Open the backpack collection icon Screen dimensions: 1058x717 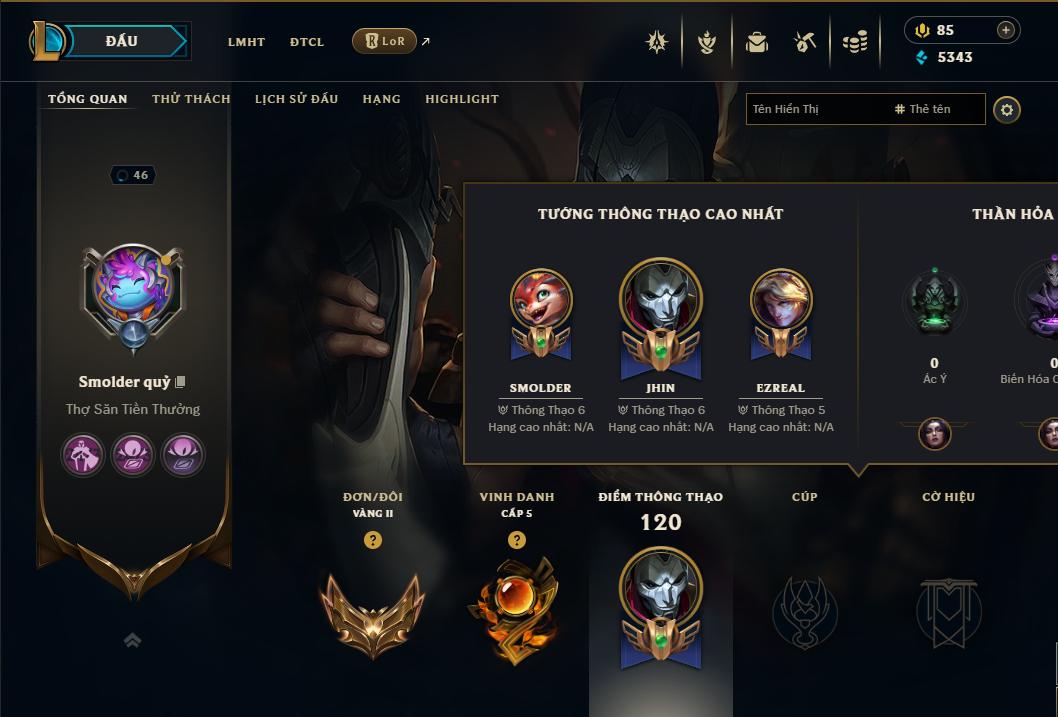coord(757,42)
